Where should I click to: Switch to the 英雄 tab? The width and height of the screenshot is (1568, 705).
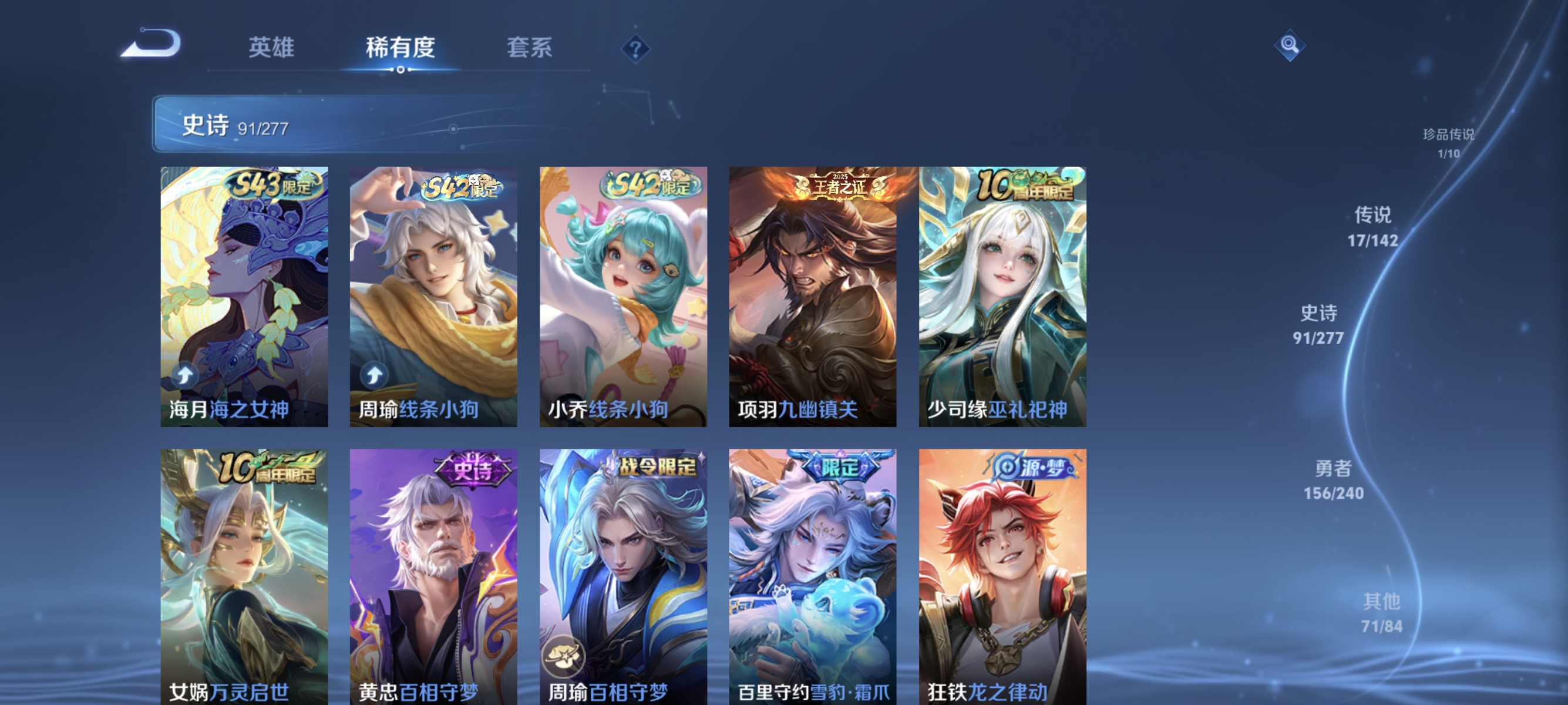click(x=271, y=49)
